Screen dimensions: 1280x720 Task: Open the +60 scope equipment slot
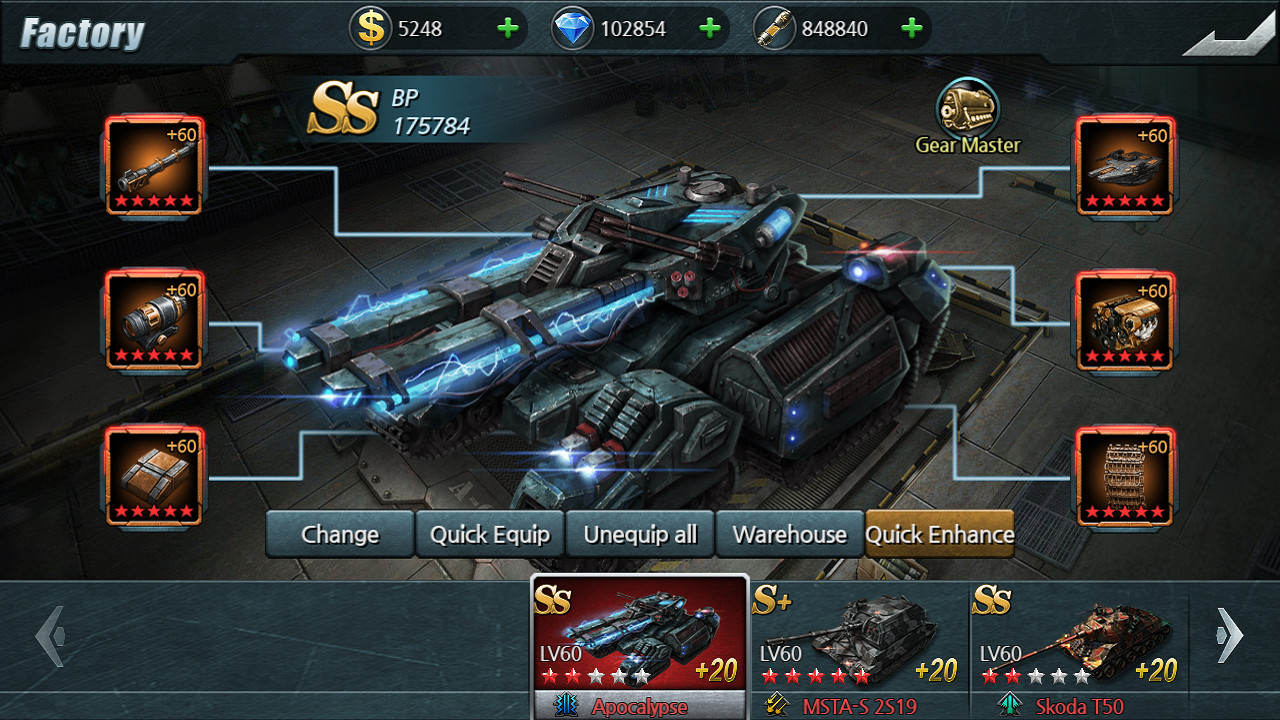click(x=154, y=320)
